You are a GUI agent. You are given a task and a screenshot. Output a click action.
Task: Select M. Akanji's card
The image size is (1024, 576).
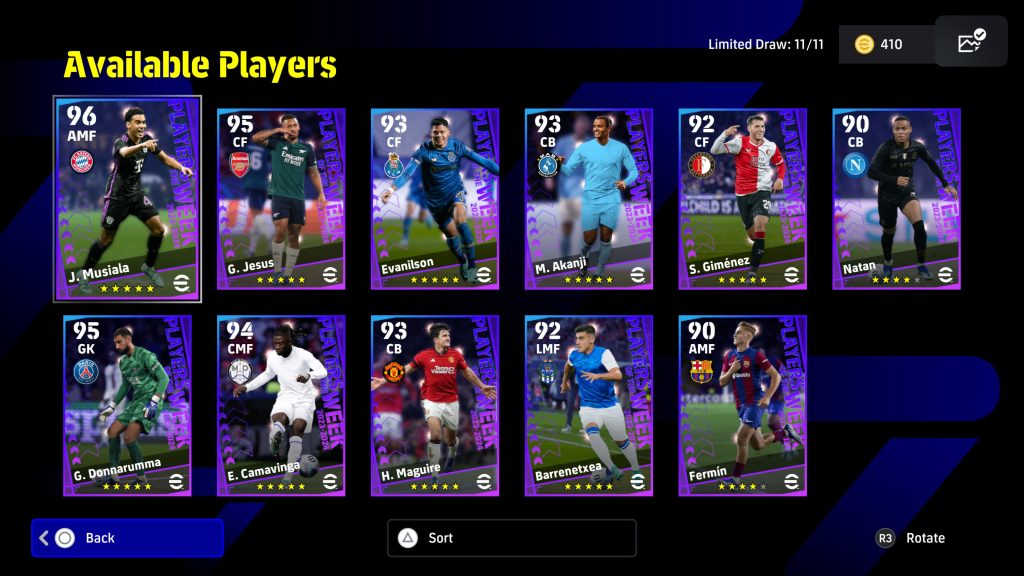[x=589, y=199]
